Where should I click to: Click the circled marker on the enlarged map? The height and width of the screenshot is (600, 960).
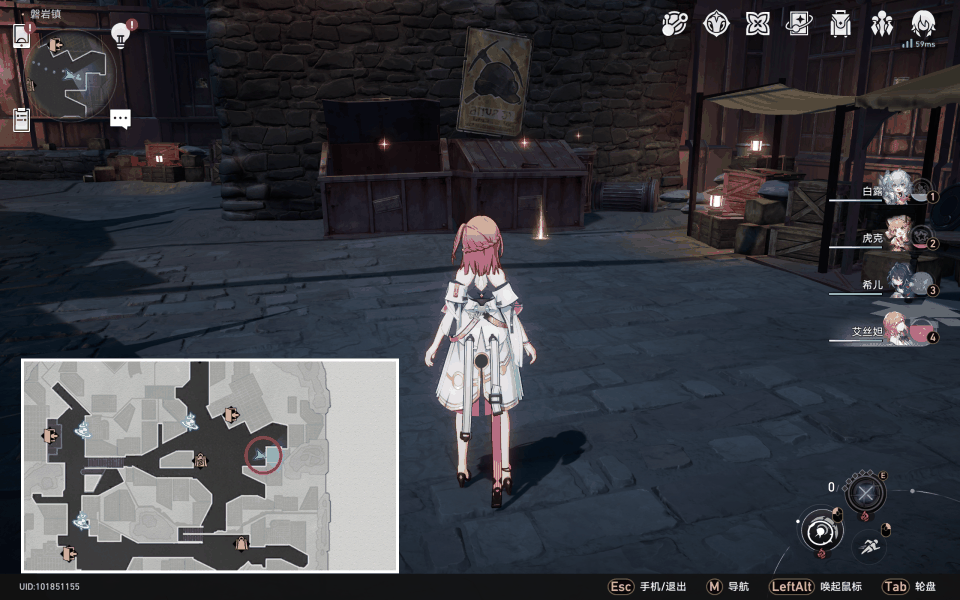click(x=263, y=456)
